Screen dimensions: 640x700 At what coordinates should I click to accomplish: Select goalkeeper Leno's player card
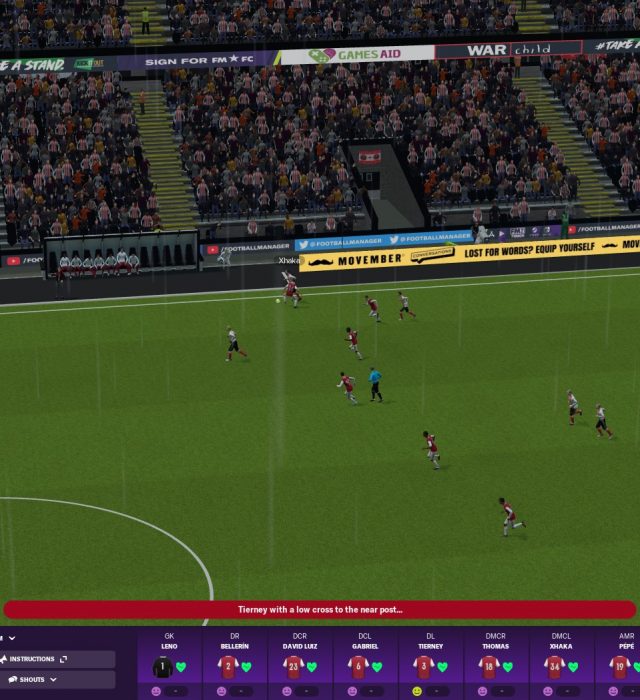pos(169,661)
